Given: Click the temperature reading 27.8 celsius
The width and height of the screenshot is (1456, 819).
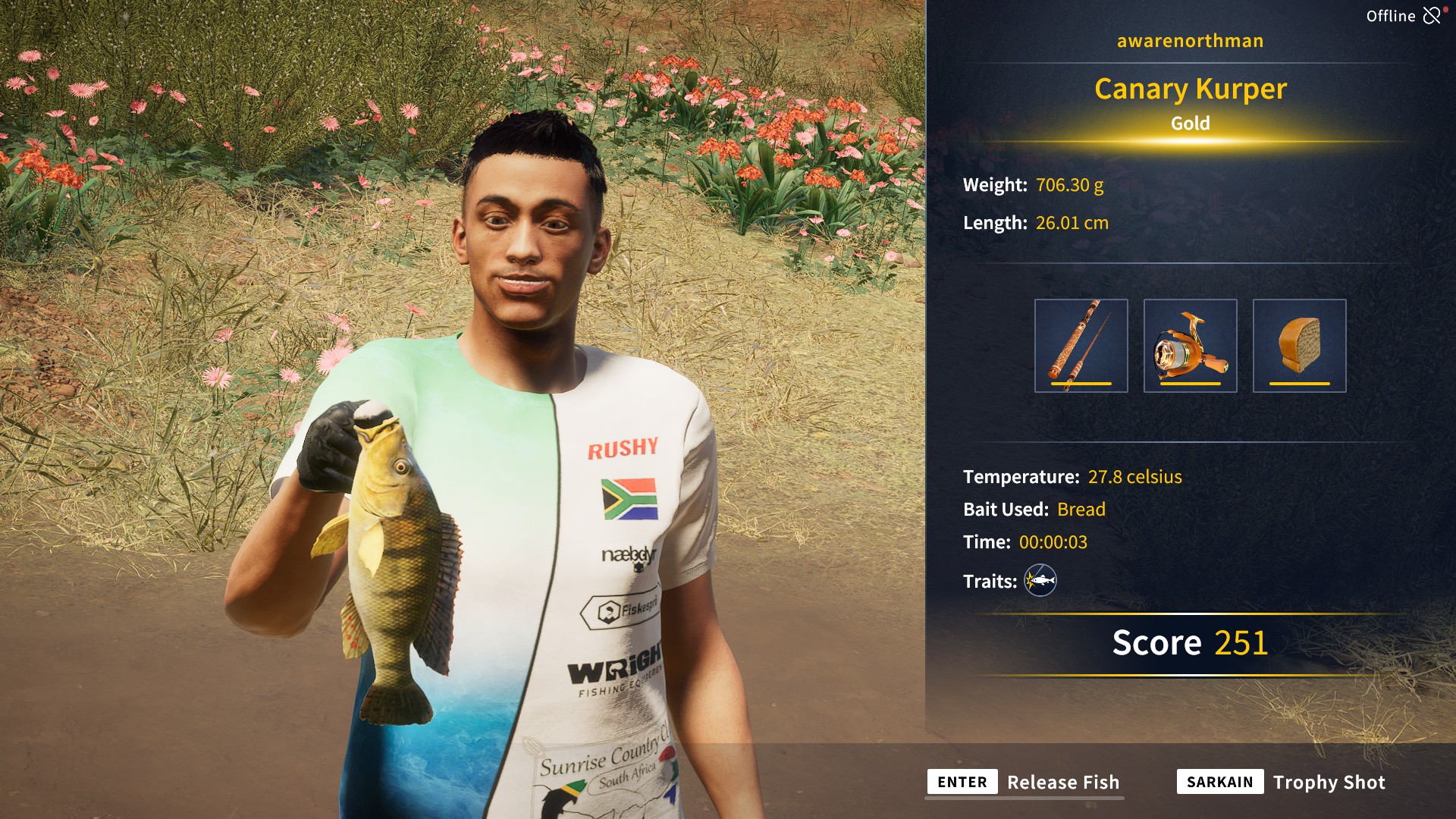Looking at the screenshot, I should tap(1134, 477).
